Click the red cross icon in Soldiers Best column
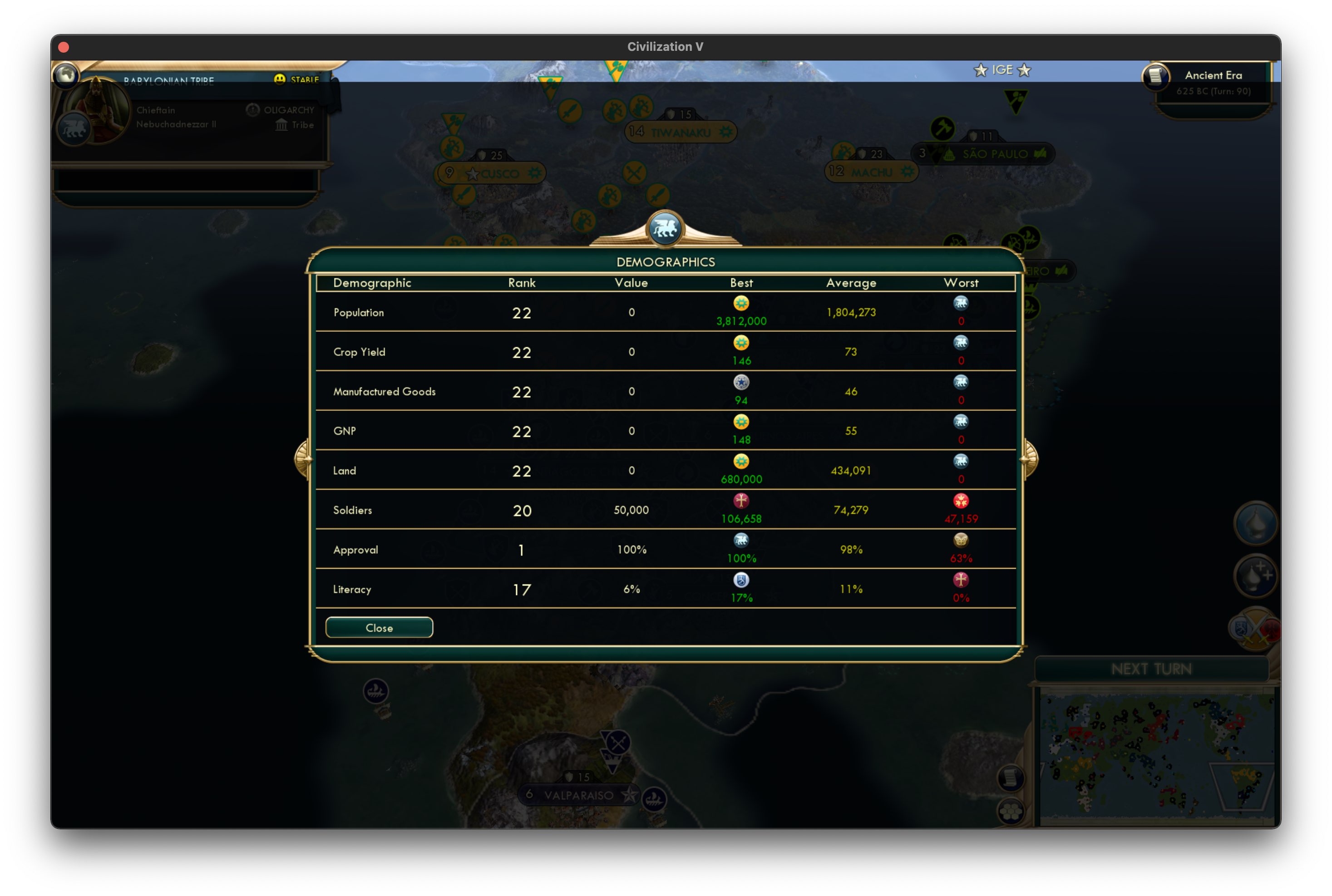This screenshot has width=1332, height=896. (741, 501)
